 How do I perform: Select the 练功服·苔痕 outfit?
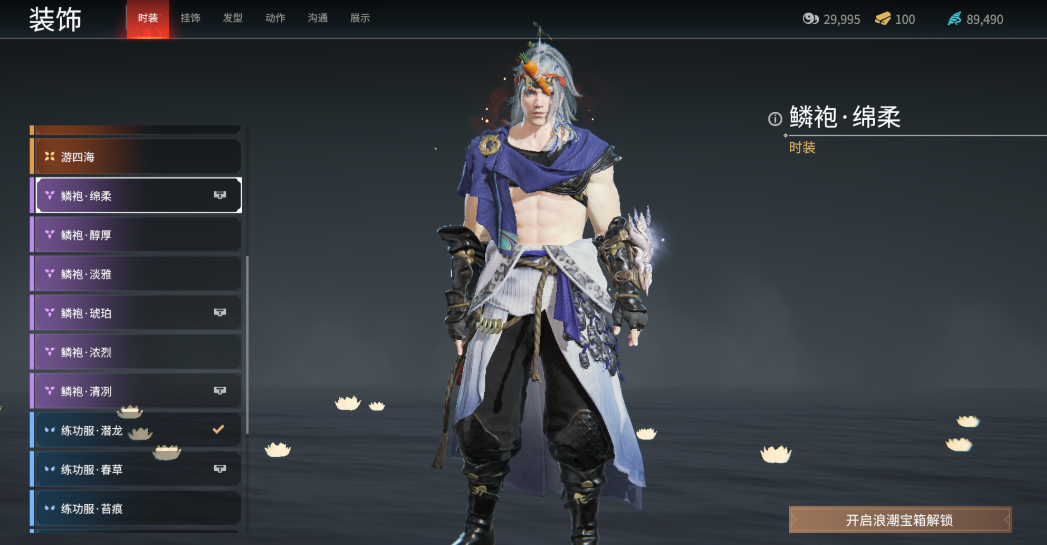[x=138, y=508]
